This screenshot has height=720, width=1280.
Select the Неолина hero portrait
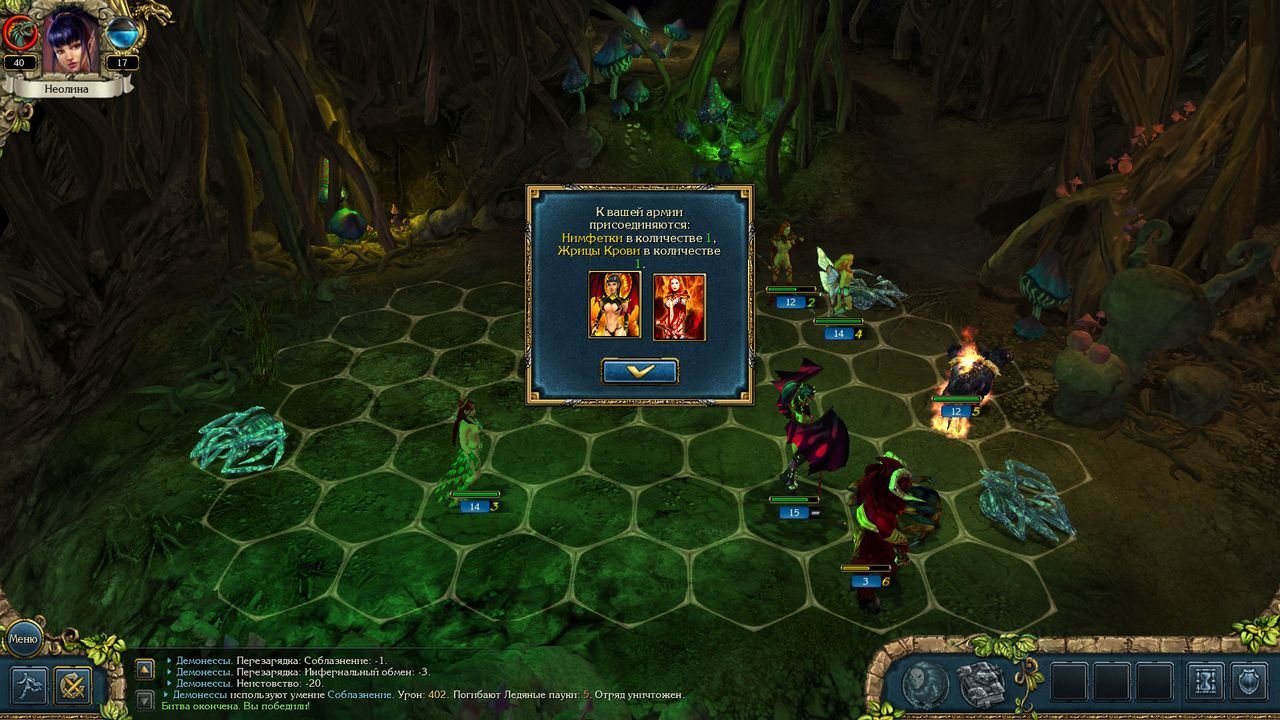point(71,40)
